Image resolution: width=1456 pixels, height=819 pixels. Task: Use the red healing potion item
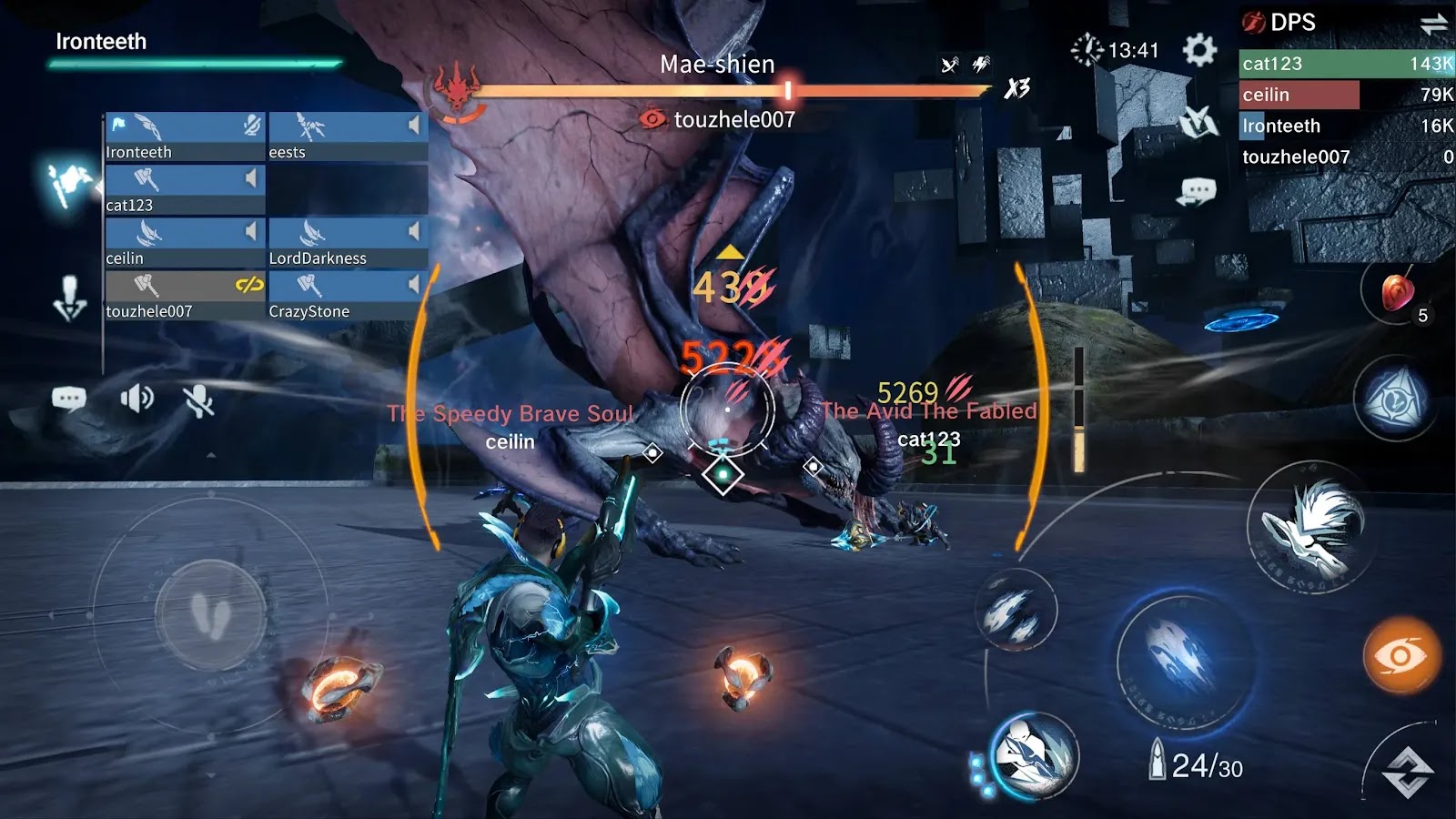[x=1398, y=292]
